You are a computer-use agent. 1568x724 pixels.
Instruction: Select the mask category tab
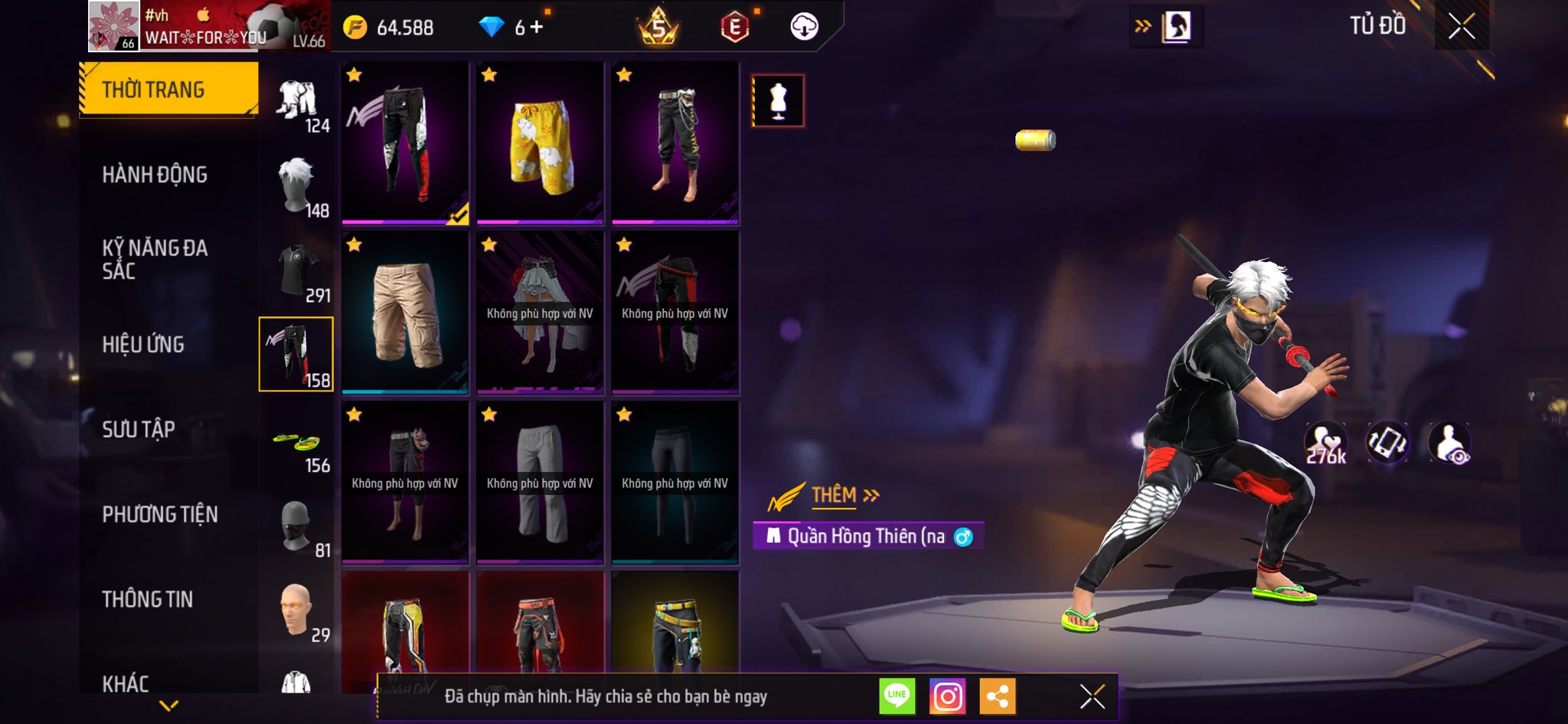297,527
